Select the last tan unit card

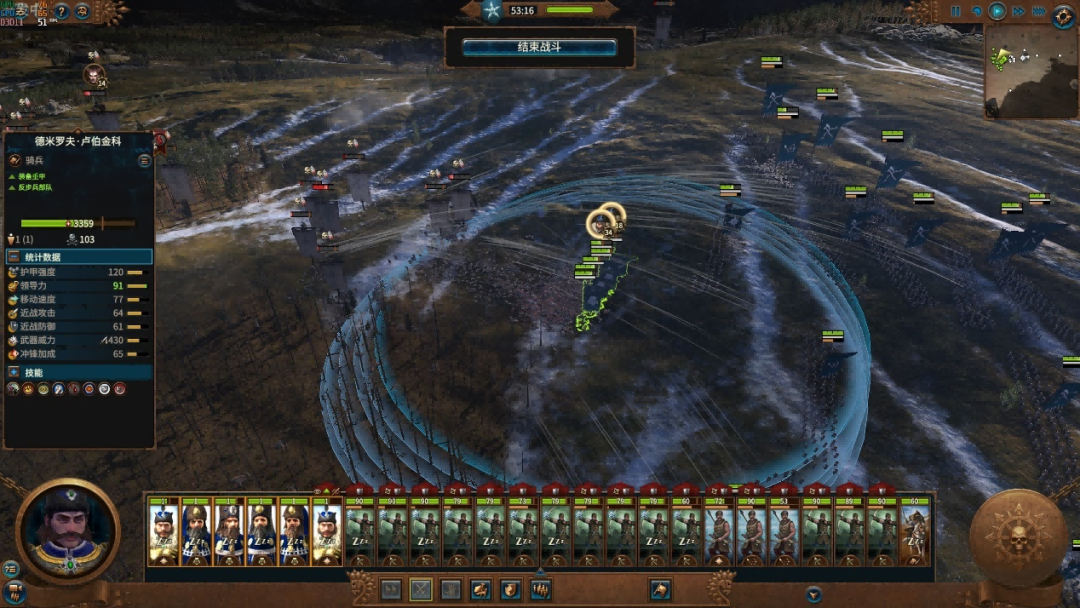914,532
